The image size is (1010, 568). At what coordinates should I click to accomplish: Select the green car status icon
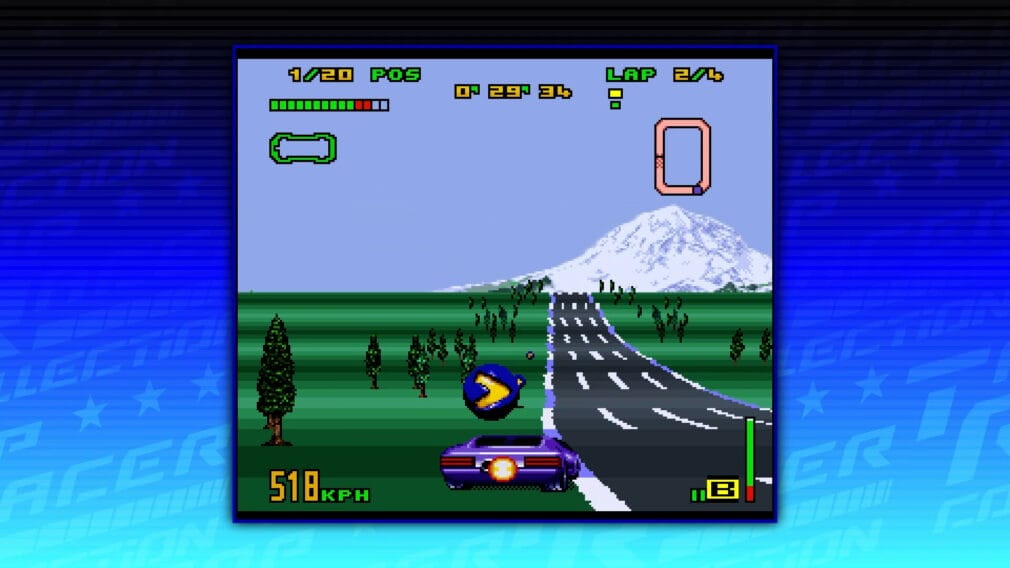click(302, 148)
